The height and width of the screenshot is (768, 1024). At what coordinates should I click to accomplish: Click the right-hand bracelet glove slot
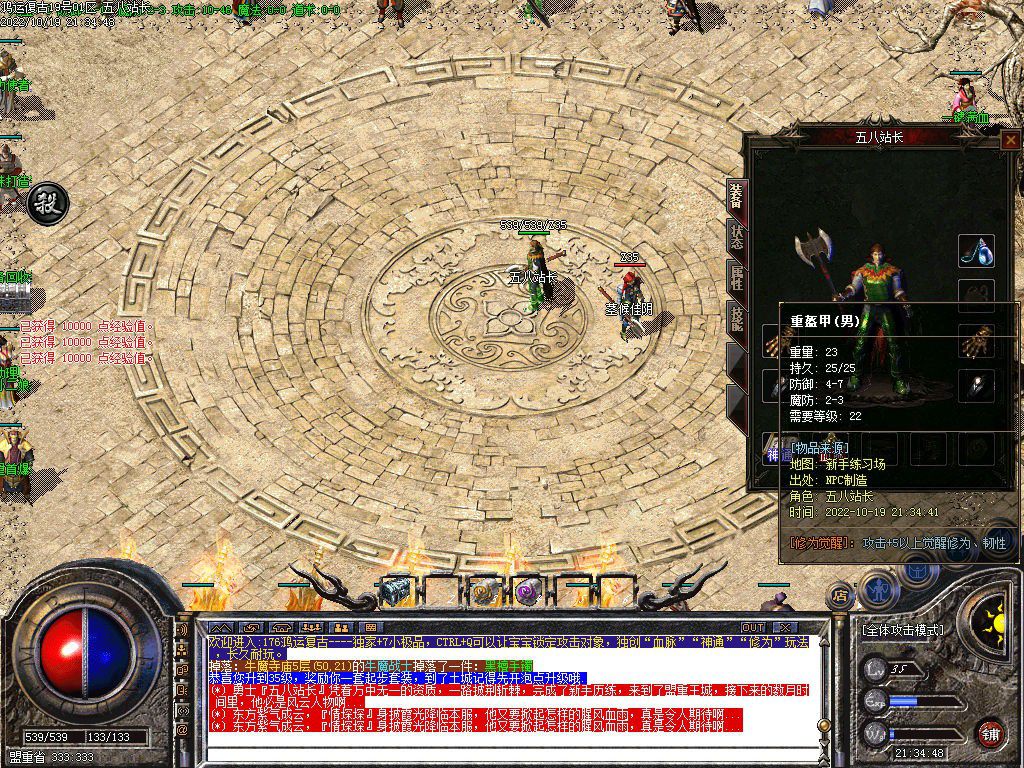(x=976, y=342)
